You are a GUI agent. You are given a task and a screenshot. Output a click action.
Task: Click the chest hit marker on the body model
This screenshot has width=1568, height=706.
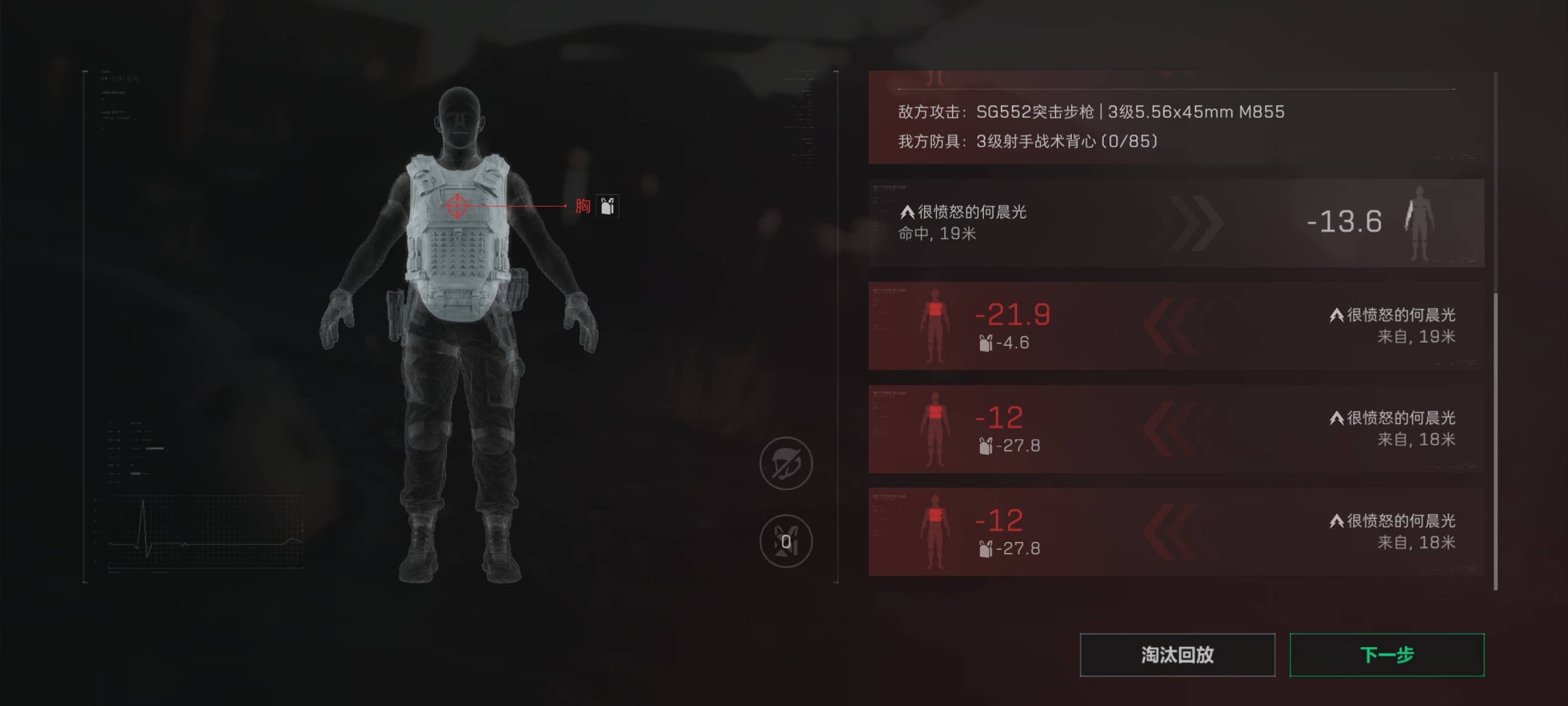click(456, 206)
